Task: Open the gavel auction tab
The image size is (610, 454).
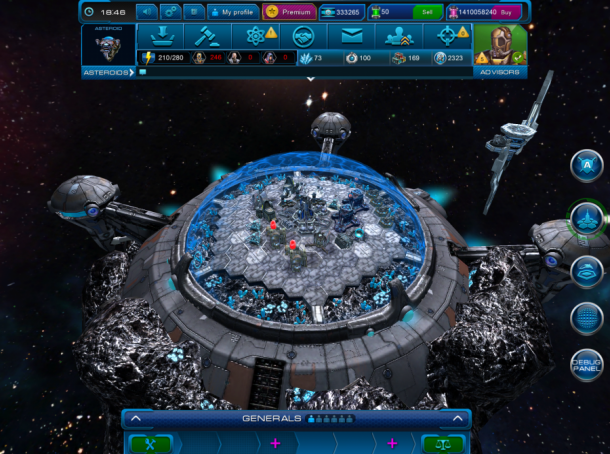Action: tap(206, 35)
